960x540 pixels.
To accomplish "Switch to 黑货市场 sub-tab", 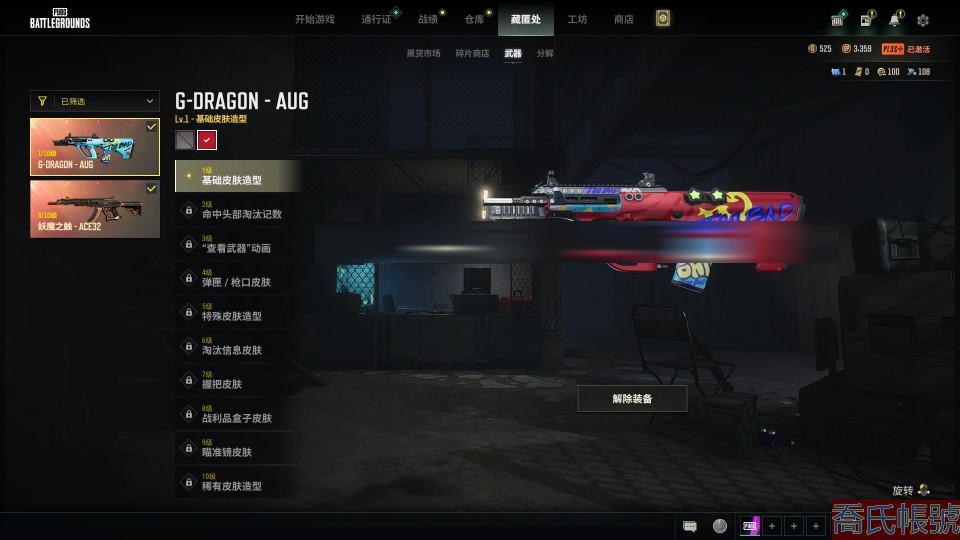I will click(x=423, y=53).
